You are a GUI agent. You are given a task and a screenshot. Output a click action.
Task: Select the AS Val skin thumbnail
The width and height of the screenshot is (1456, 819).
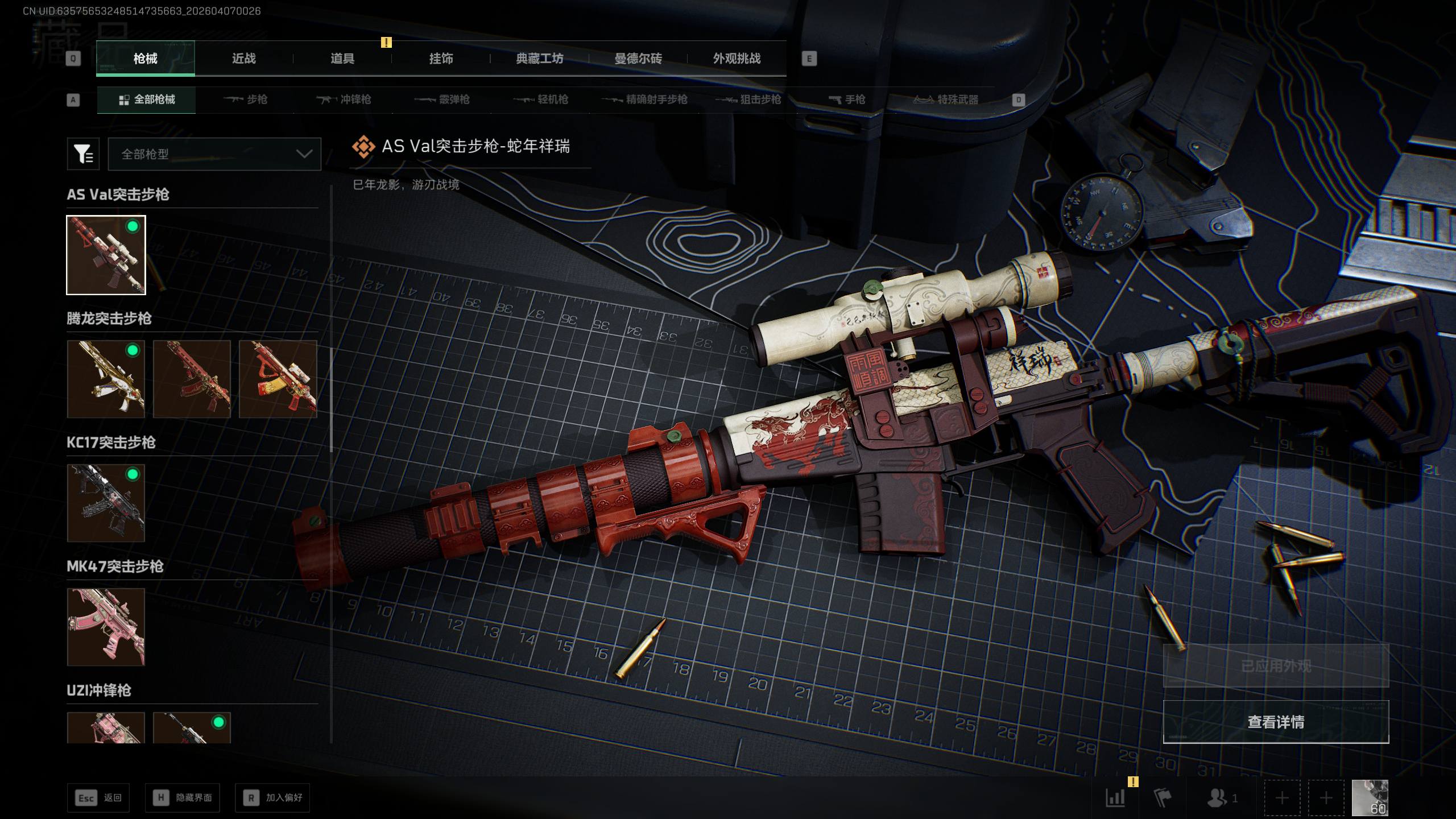[106, 255]
